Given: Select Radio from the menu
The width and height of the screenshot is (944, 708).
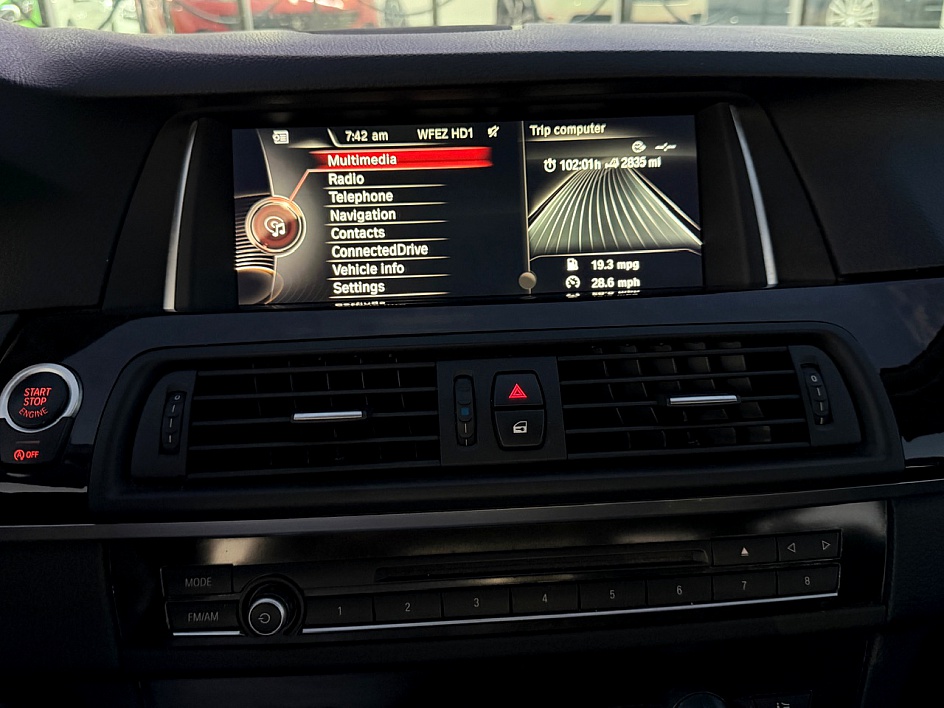Looking at the screenshot, I should (x=346, y=179).
